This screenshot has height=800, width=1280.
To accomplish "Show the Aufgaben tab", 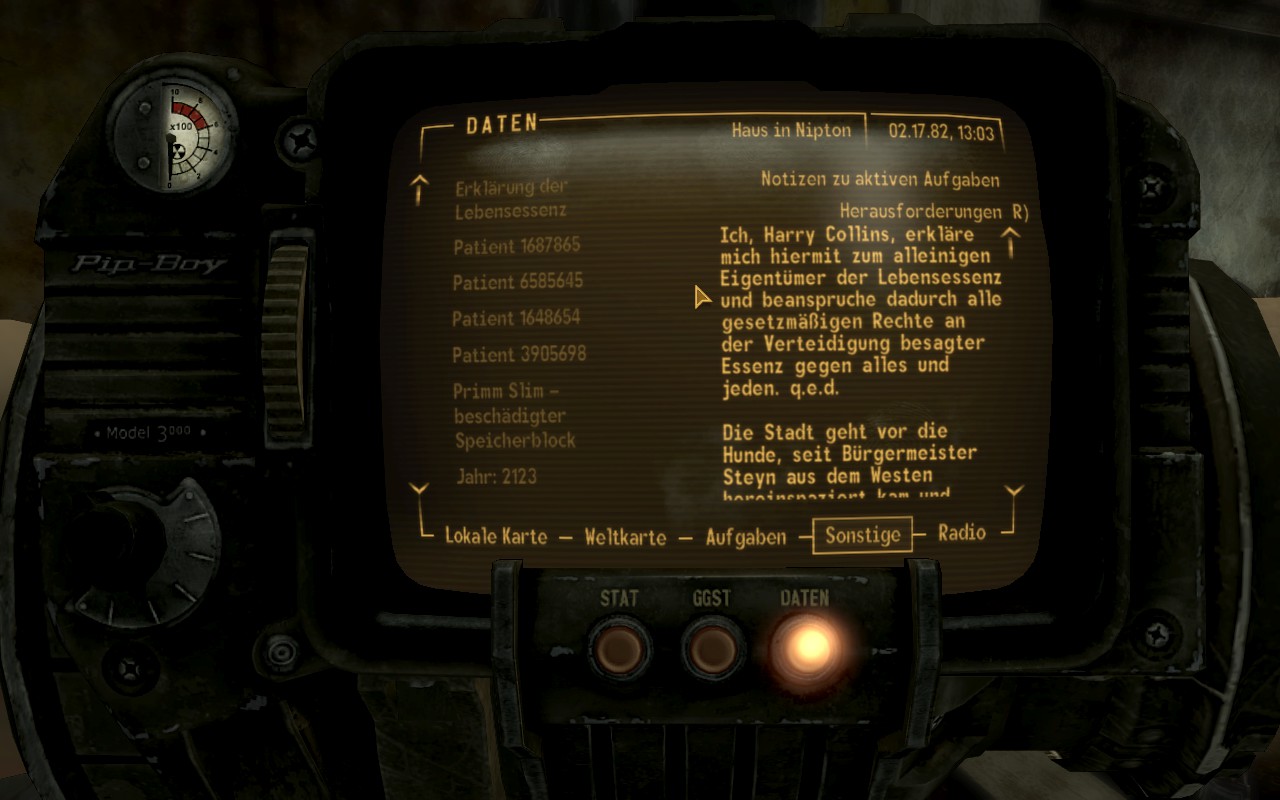I will pos(746,537).
